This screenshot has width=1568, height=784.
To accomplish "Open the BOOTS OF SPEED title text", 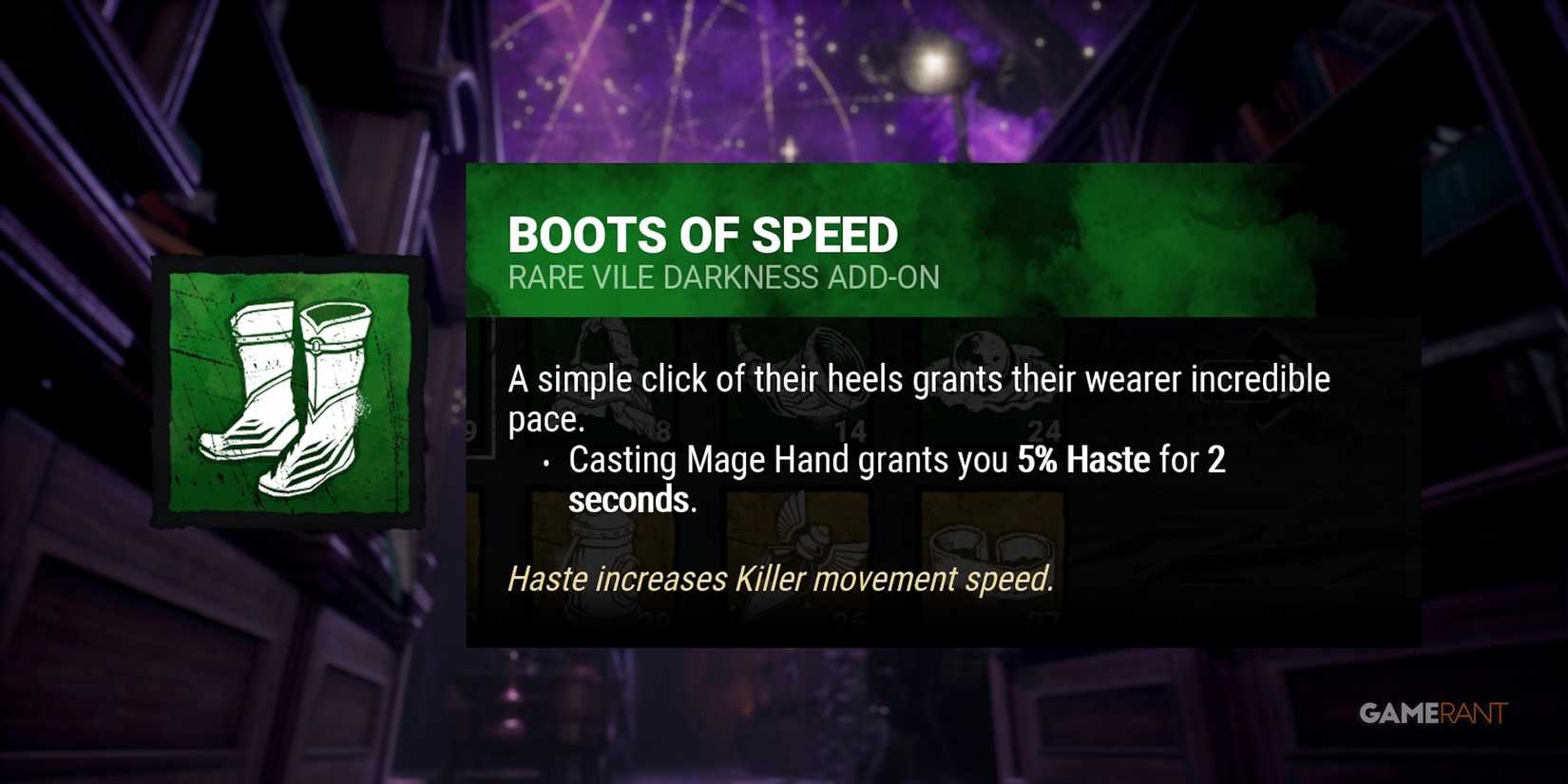I will pos(705,235).
